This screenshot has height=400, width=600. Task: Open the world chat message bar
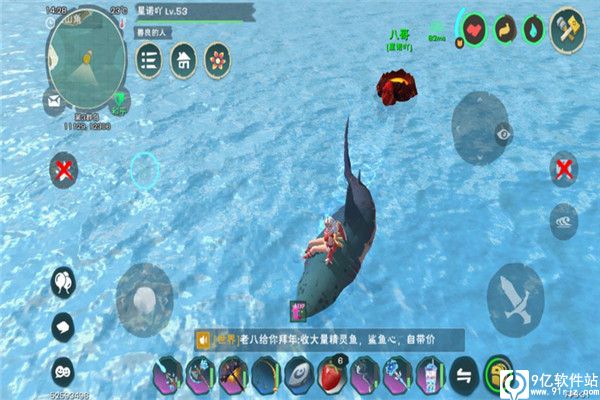click(330, 339)
